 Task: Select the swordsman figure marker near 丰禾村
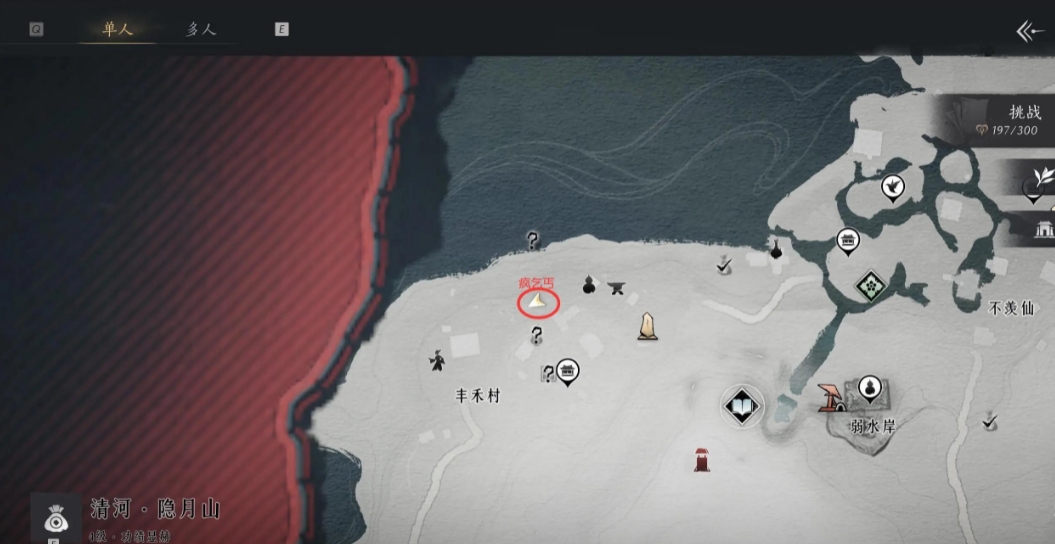point(437,359)
